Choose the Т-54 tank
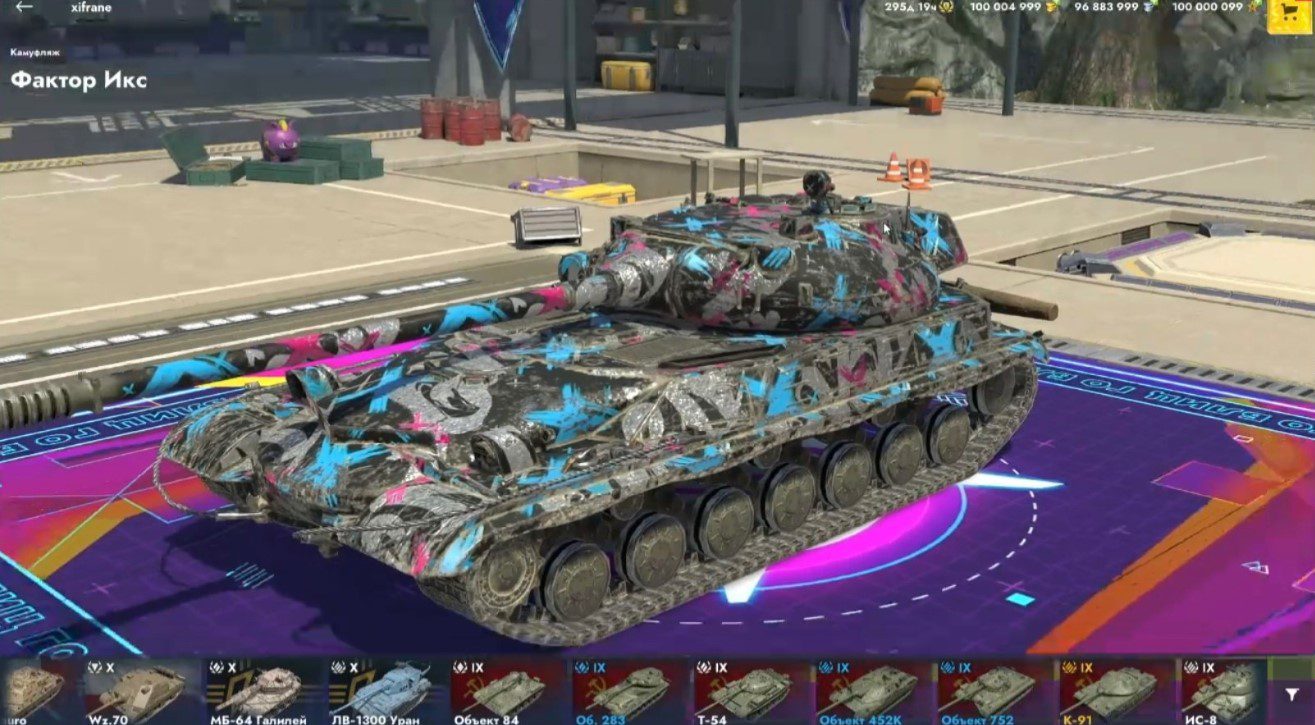The width and height of the screenshot is (1315, 725). [752, 691]
